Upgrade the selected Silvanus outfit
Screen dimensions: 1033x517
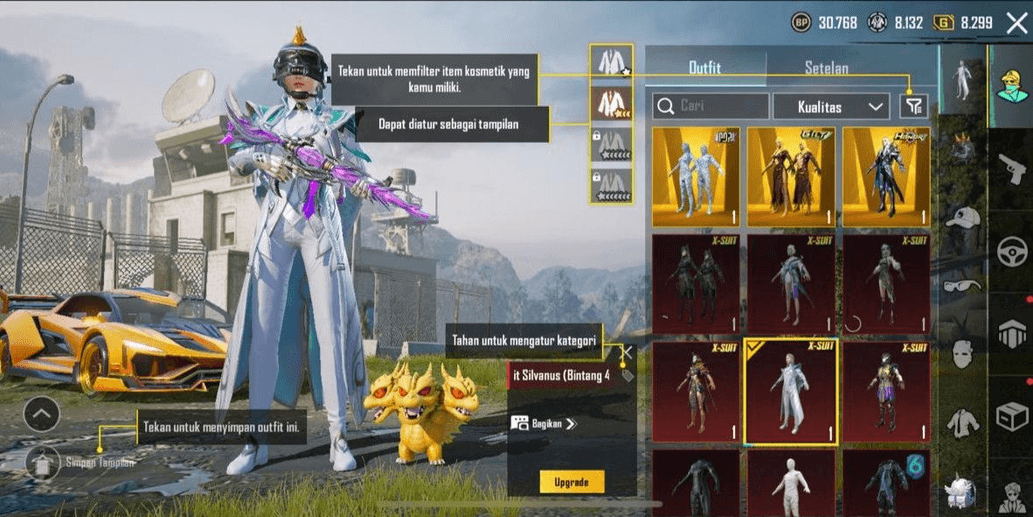(572, 482)
